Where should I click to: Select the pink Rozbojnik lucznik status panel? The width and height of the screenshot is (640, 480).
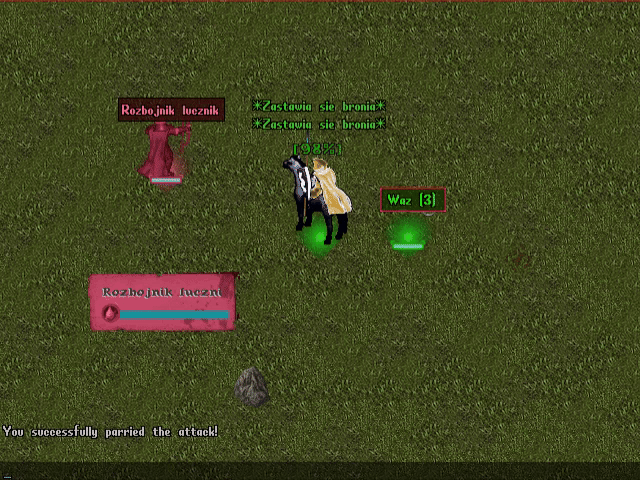pos(163,301)
